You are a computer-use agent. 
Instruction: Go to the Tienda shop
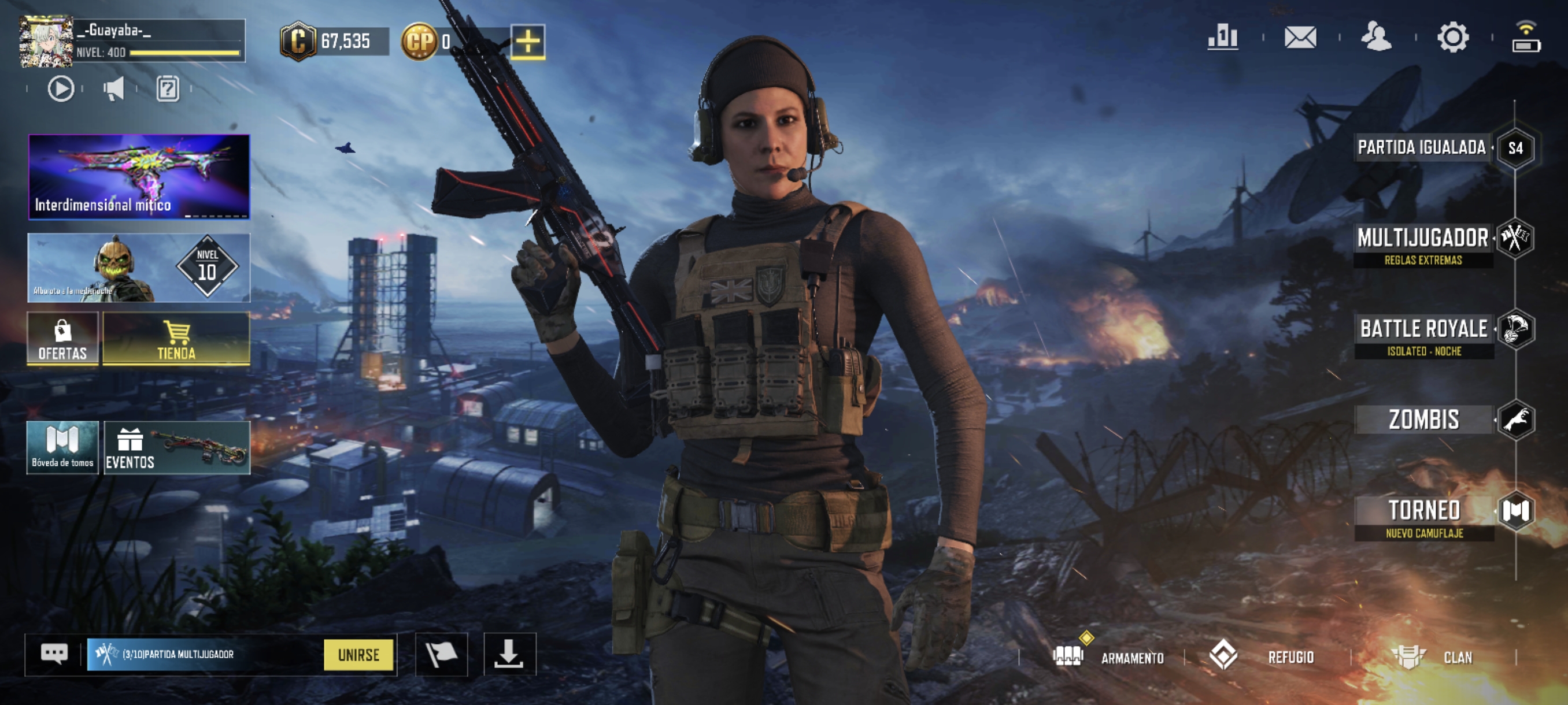click(176, 338)
